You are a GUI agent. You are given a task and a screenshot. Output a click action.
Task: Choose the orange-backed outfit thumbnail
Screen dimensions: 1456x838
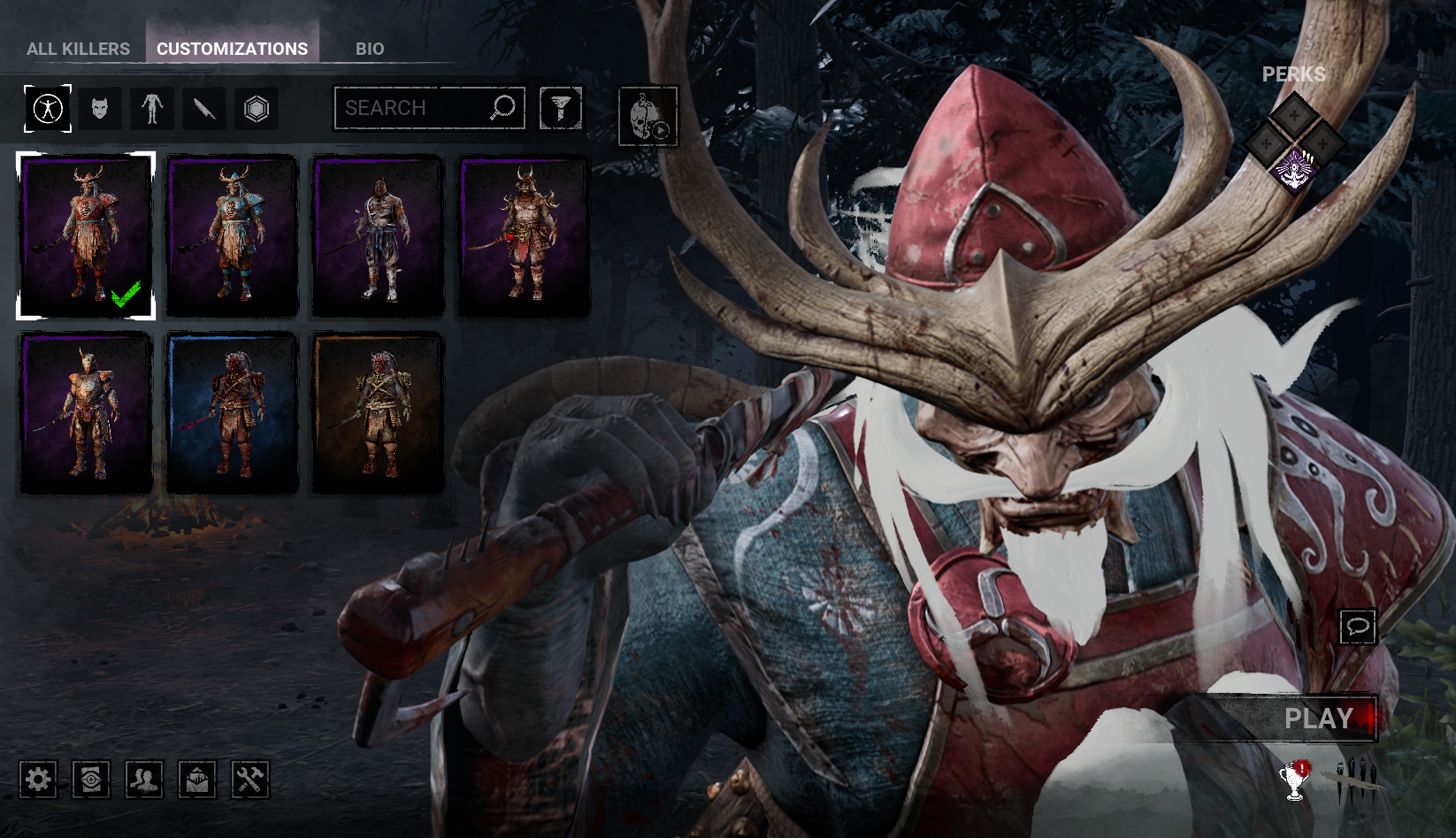pos(378,412)
